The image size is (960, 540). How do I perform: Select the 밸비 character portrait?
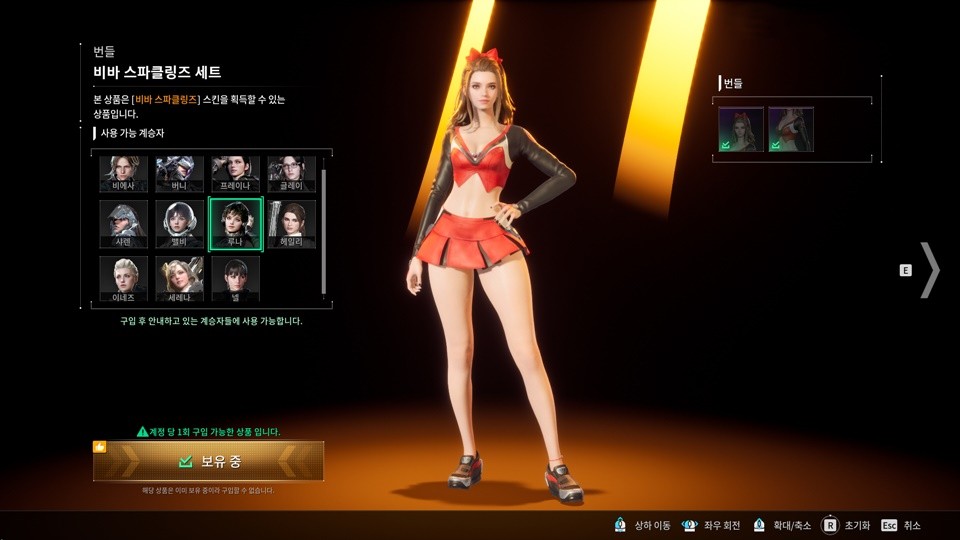[180, 224]
